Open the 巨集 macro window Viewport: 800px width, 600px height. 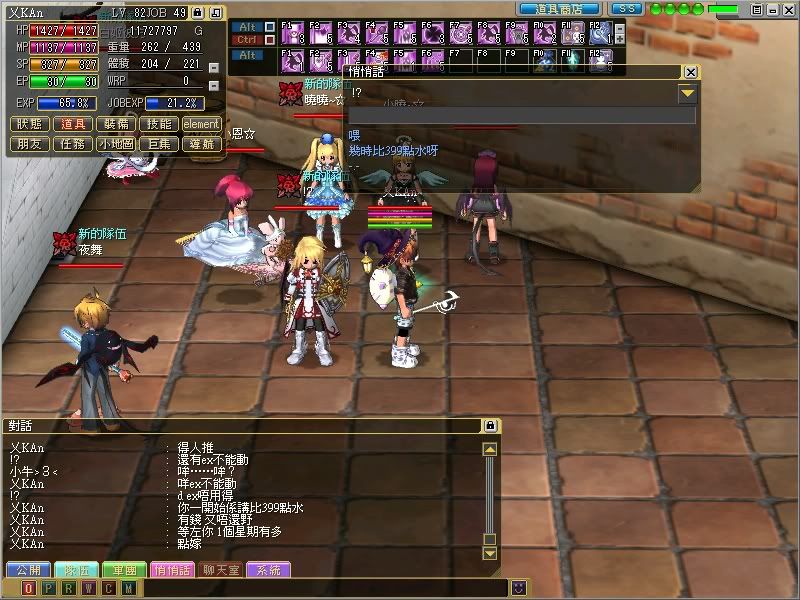[159, 144]
